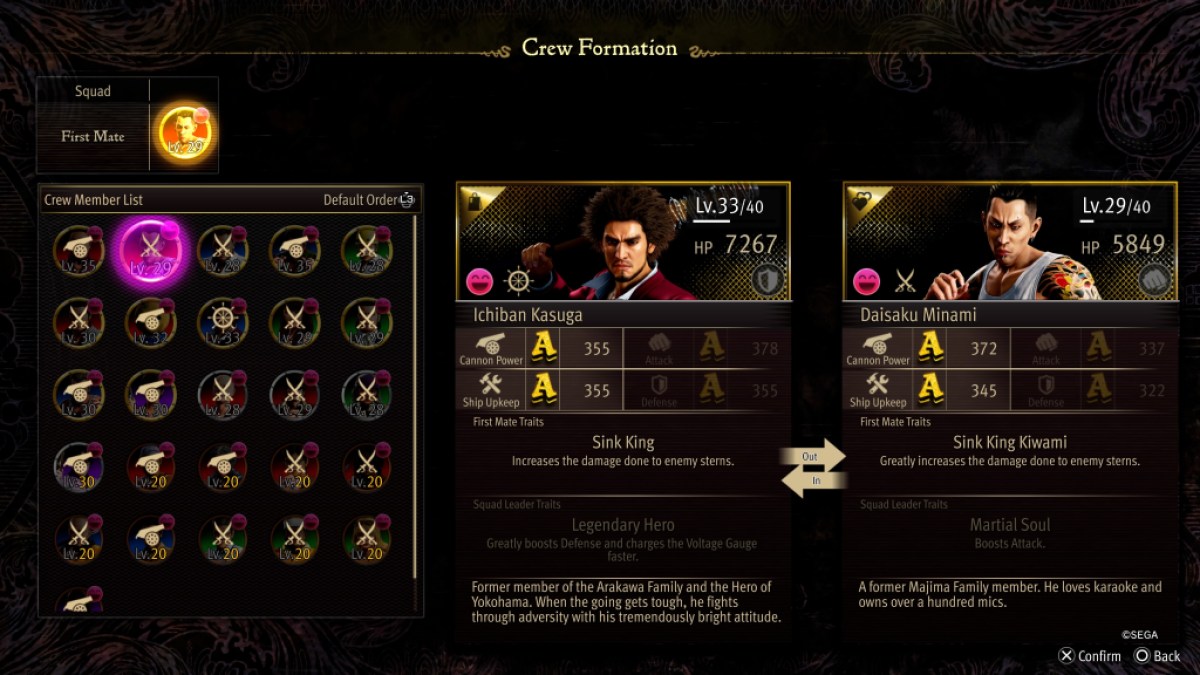Click the Out swap arrow
The height and width of the screenshot is (675, 1200).
(813, 456)
